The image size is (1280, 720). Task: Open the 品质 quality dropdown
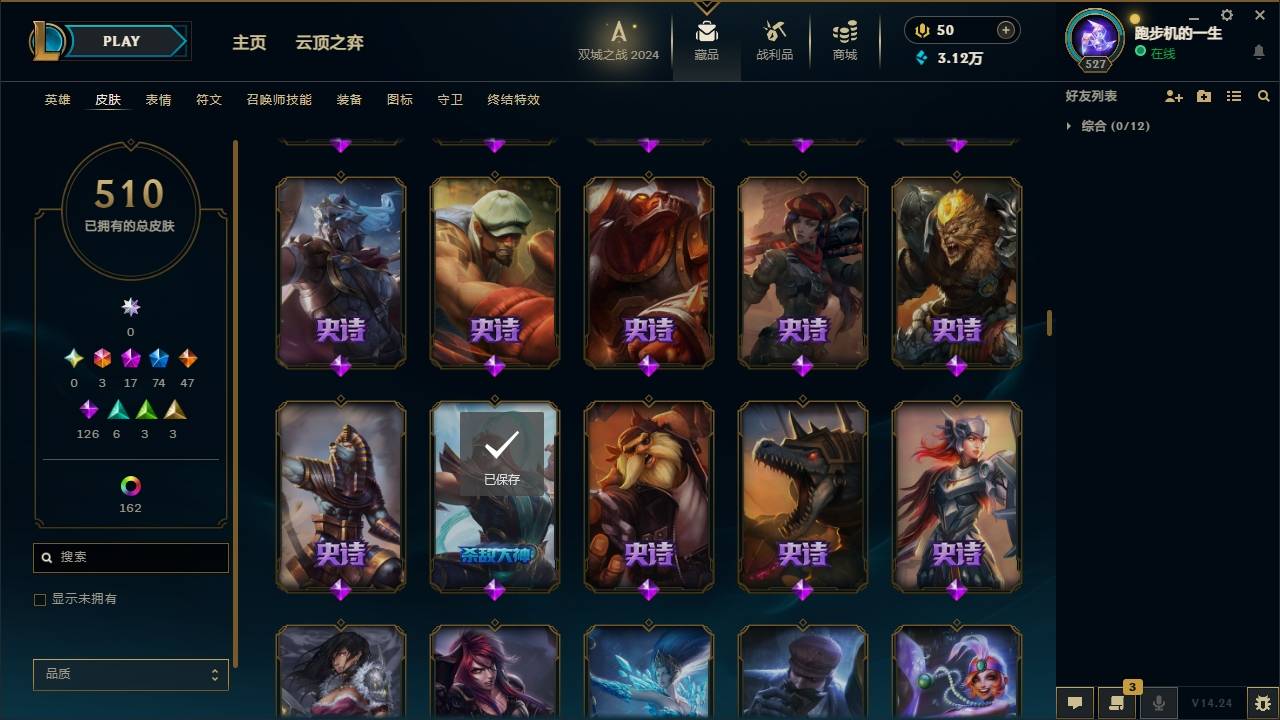click(130, 674)
